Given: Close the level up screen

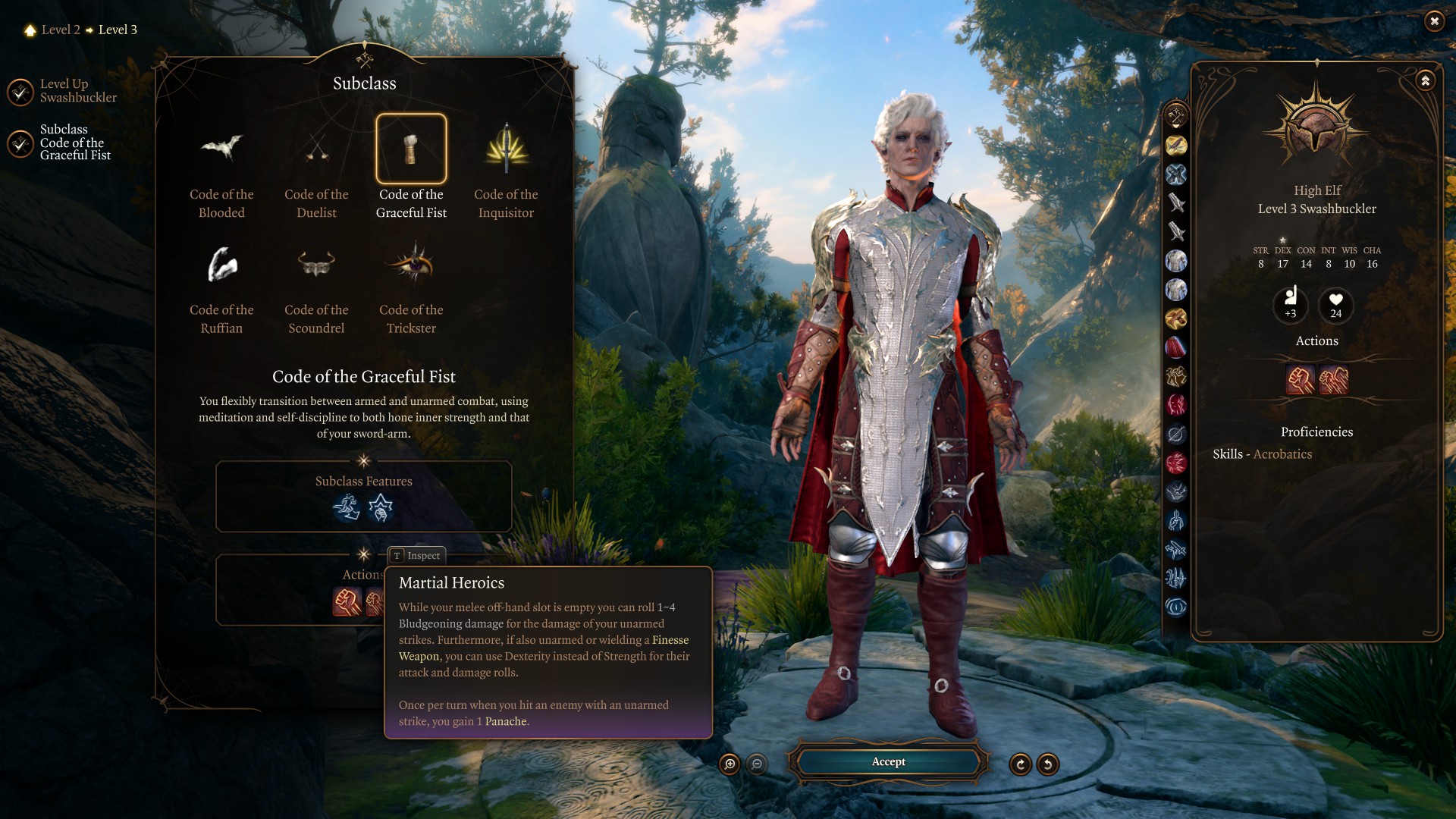Looking at the screenshot, I should pyautogui.click(x=1434, y=21).
